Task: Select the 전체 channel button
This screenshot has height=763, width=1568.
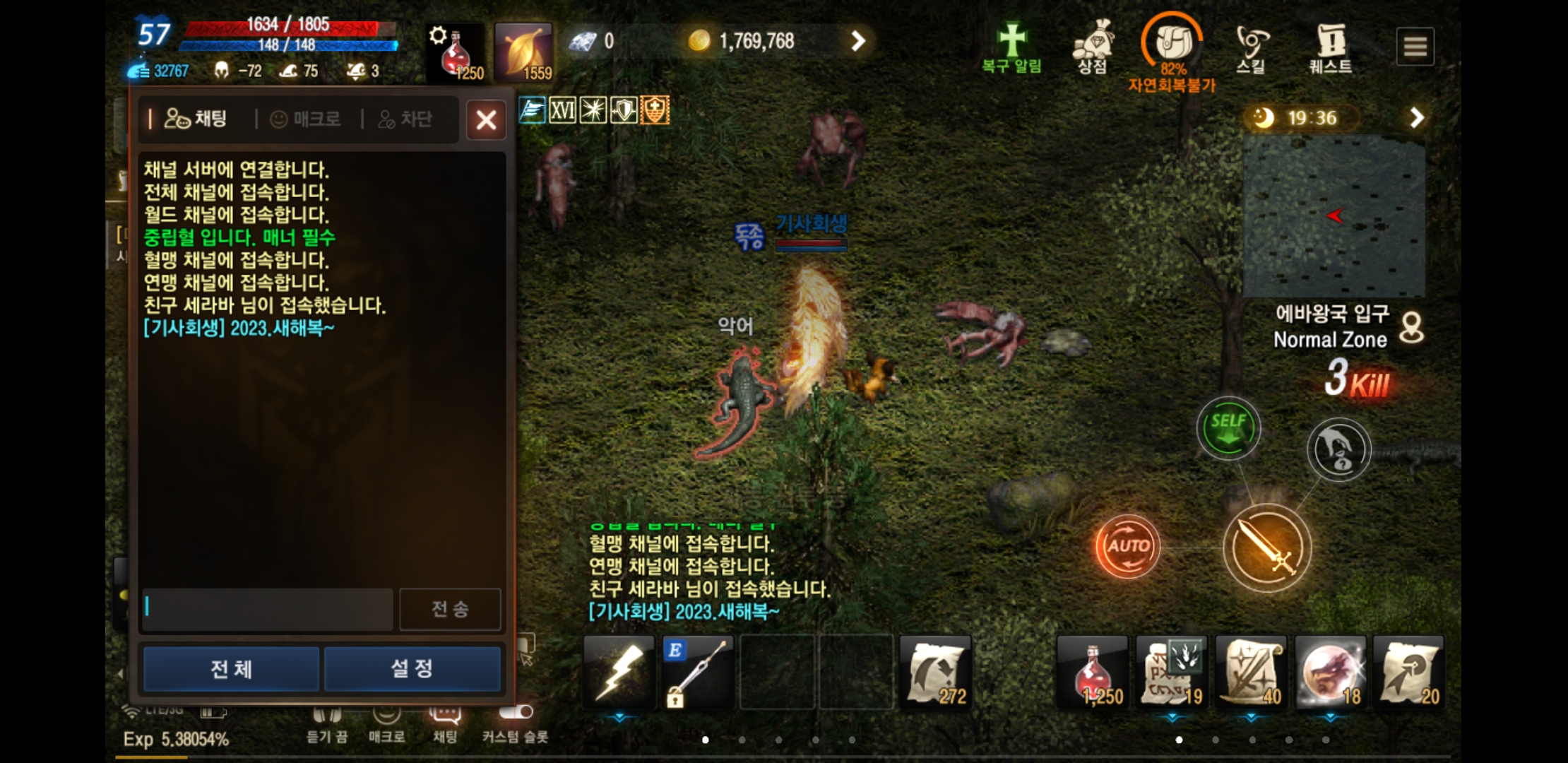Action: 231,668
